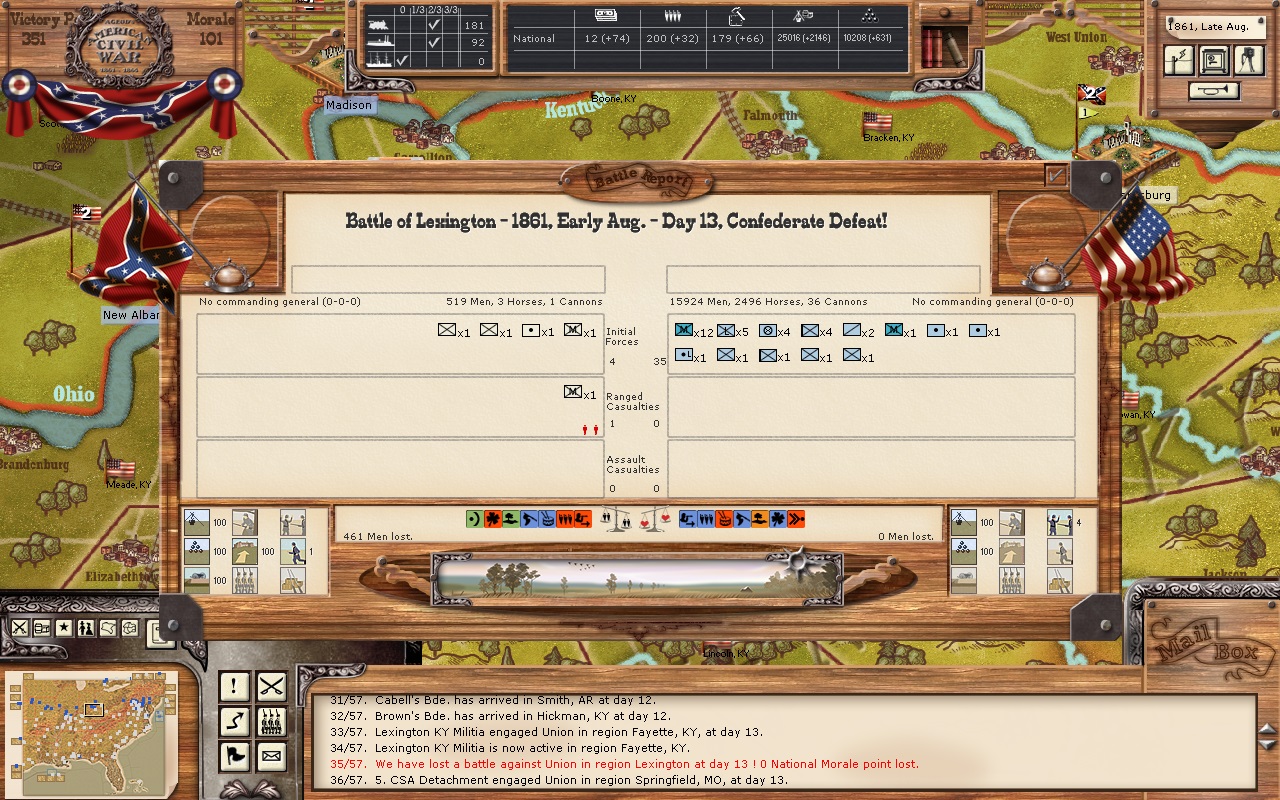The width and height of the screenshot is (1280, 800).
Task: Open the safe icon to save the game
Action: (1212, 60)
